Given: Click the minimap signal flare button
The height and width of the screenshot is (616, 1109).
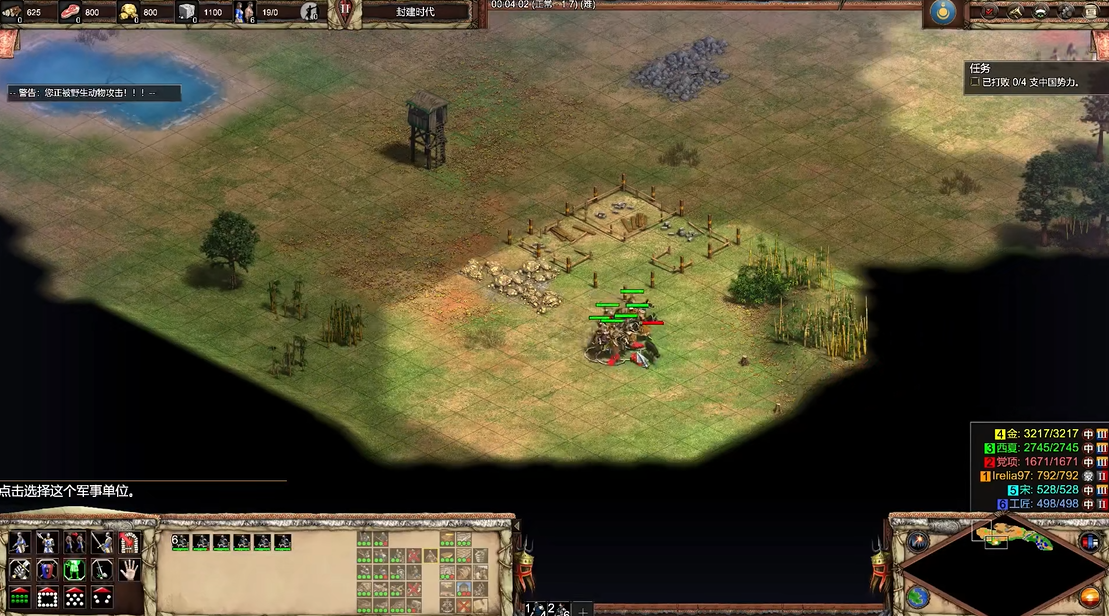Looking at the screenshot, I should [x=917, y=541].
